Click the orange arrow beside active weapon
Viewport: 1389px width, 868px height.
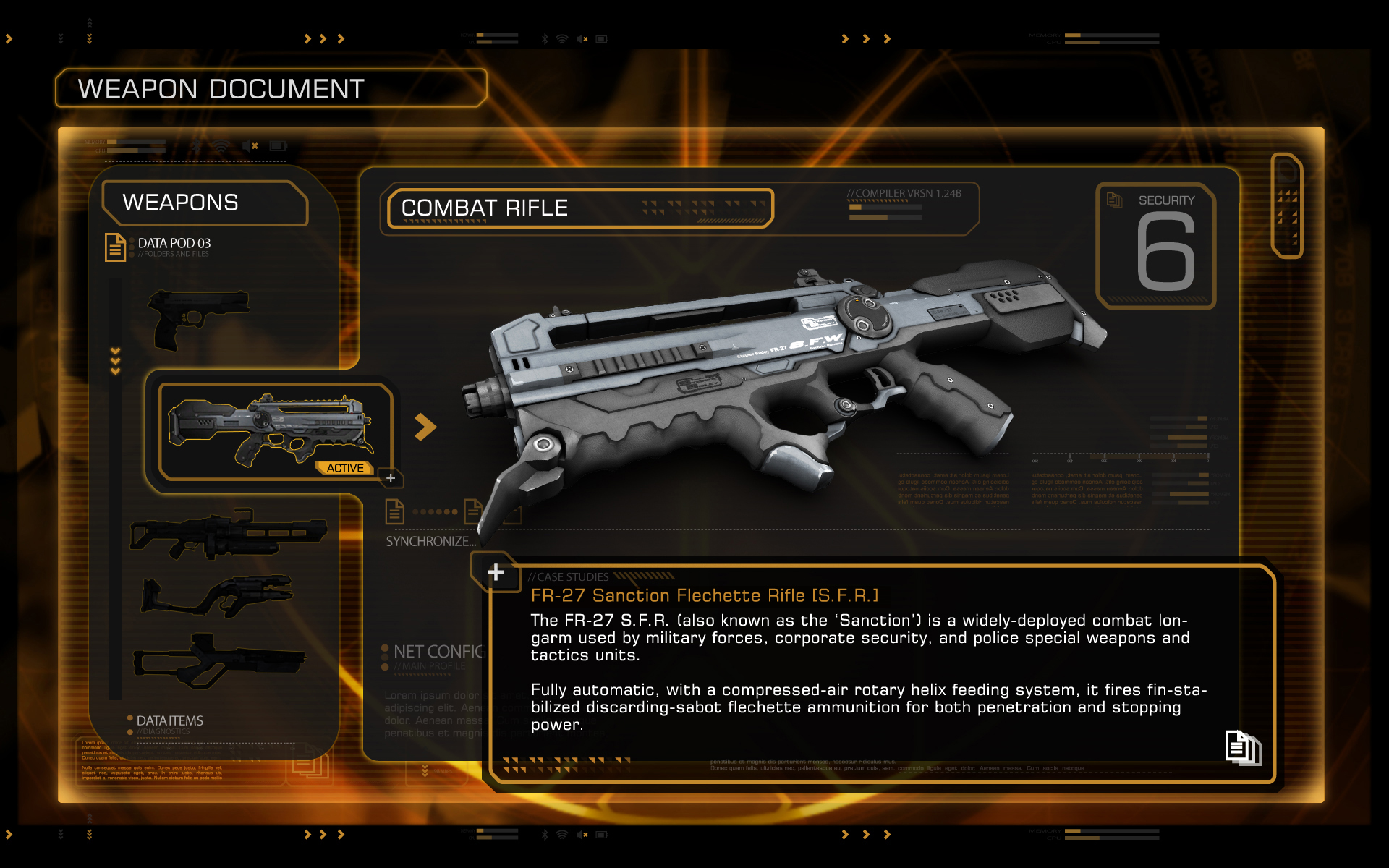[425, 427]
